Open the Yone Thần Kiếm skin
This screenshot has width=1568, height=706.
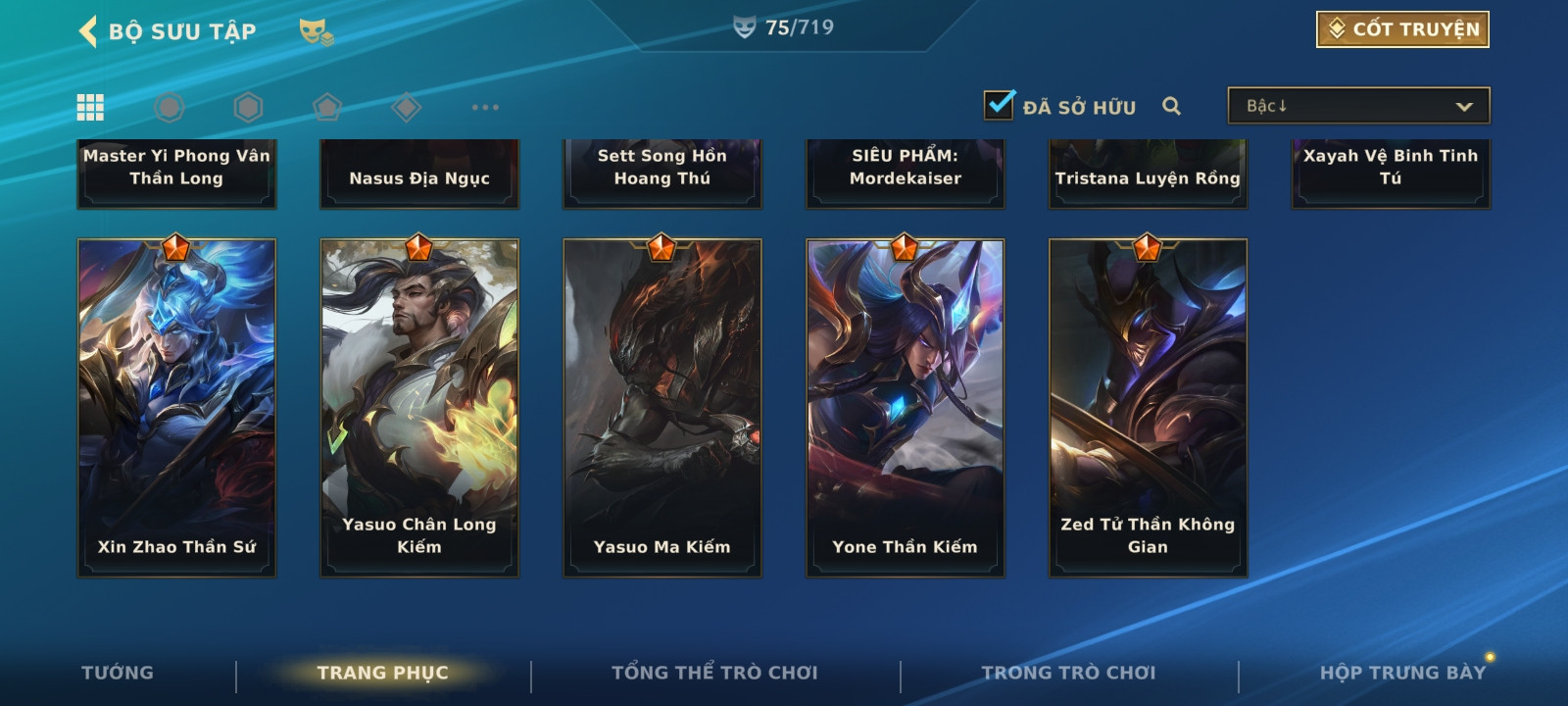(906, 407)
